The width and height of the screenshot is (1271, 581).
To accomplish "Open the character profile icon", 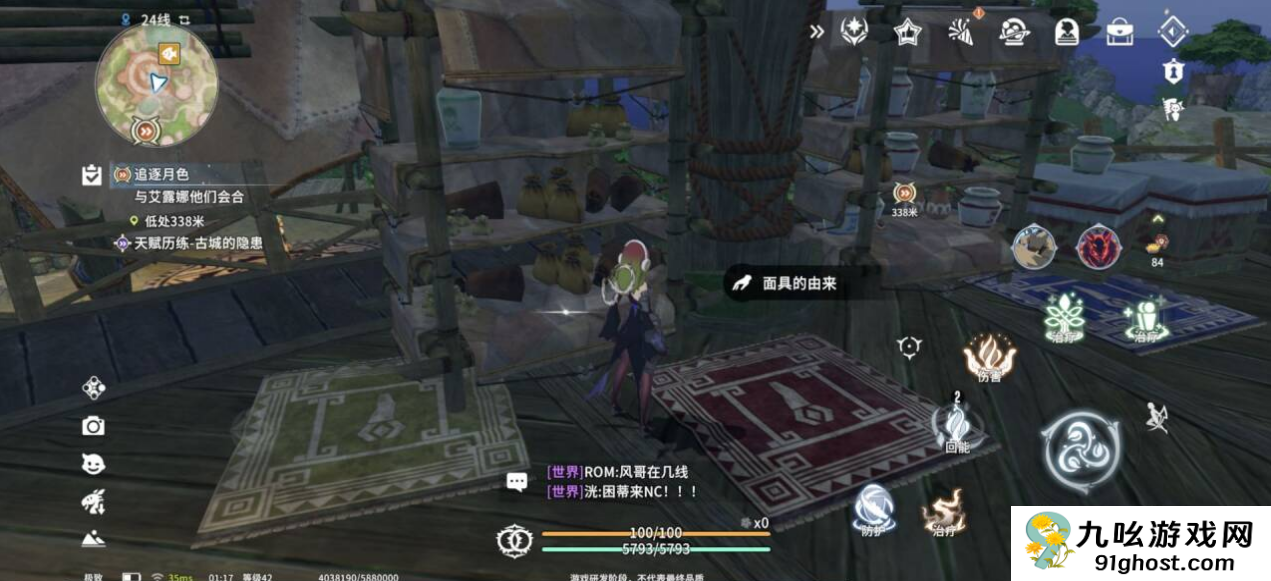I will click(1067, 31).
